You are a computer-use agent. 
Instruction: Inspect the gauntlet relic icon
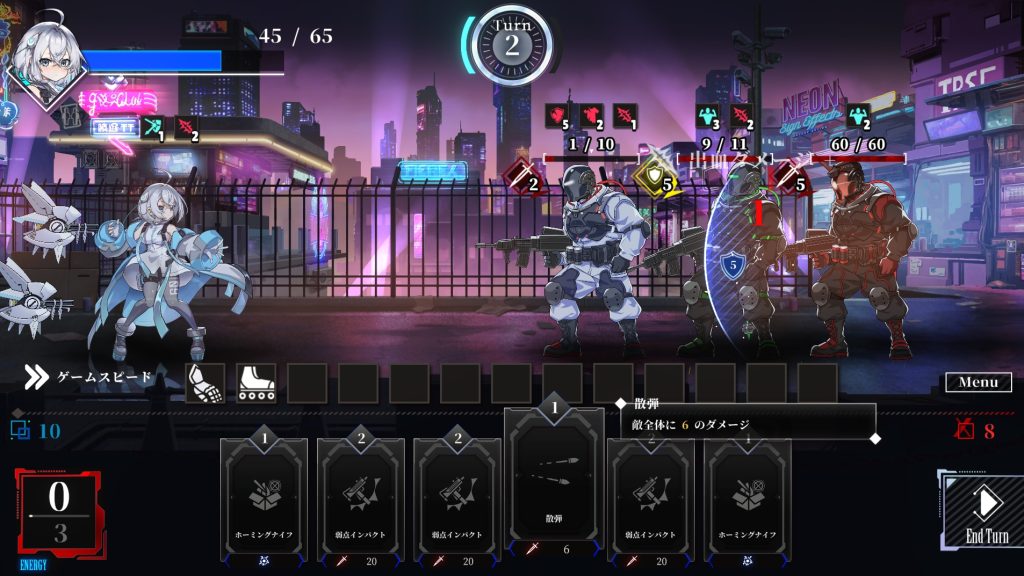pyautogui.click(x=205, y=383)
